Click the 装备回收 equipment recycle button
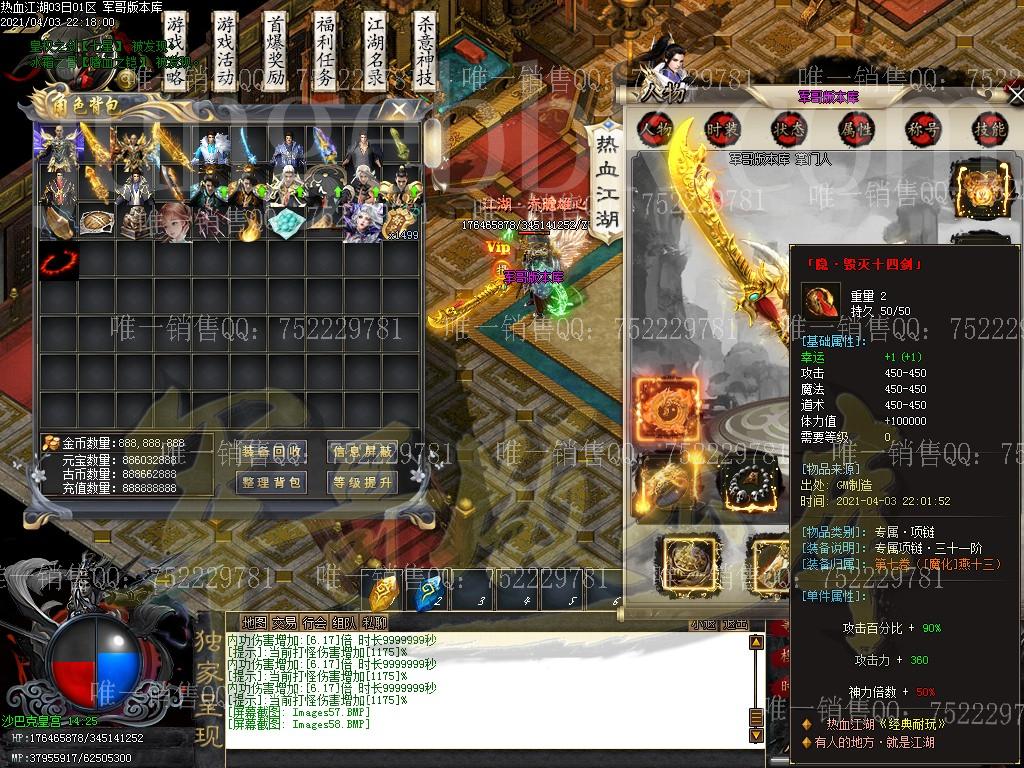 [x=272, y=452]
